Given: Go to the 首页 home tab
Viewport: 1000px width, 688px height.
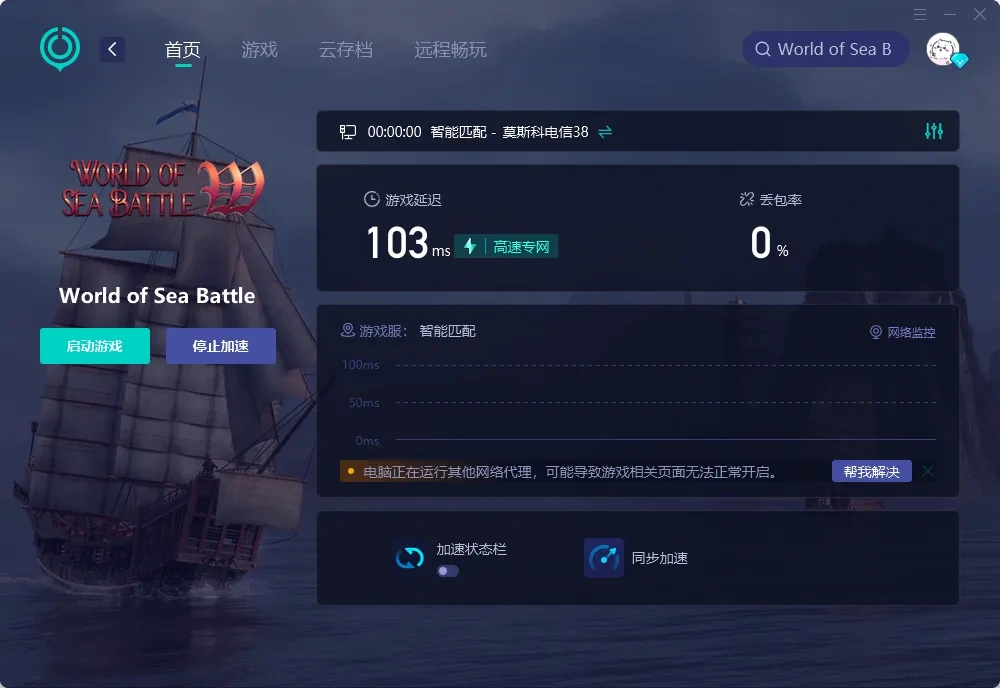Looking at the screenshot, I should (183, 50).
